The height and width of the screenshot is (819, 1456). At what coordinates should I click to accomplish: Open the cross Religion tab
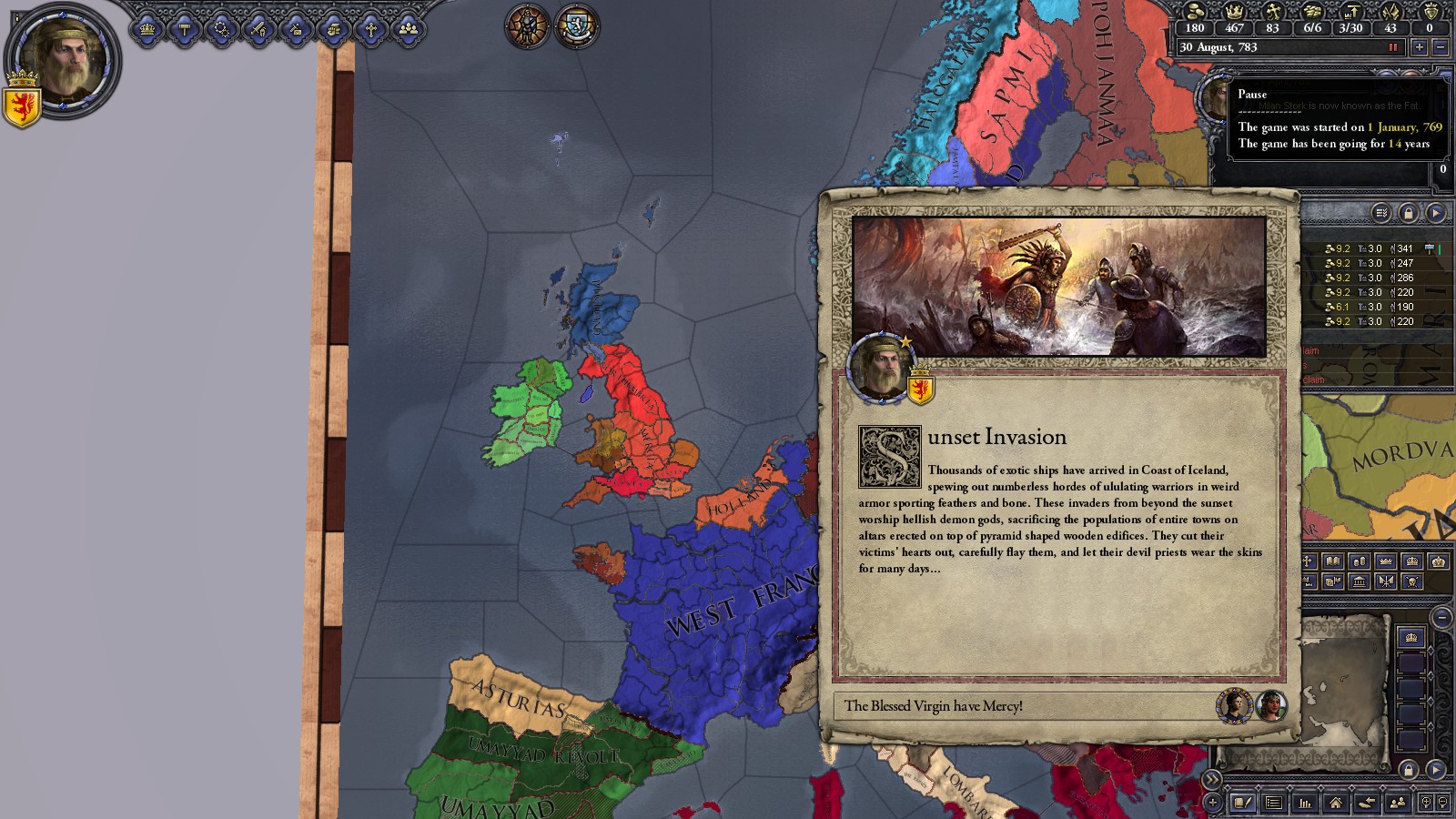(371, 29)
